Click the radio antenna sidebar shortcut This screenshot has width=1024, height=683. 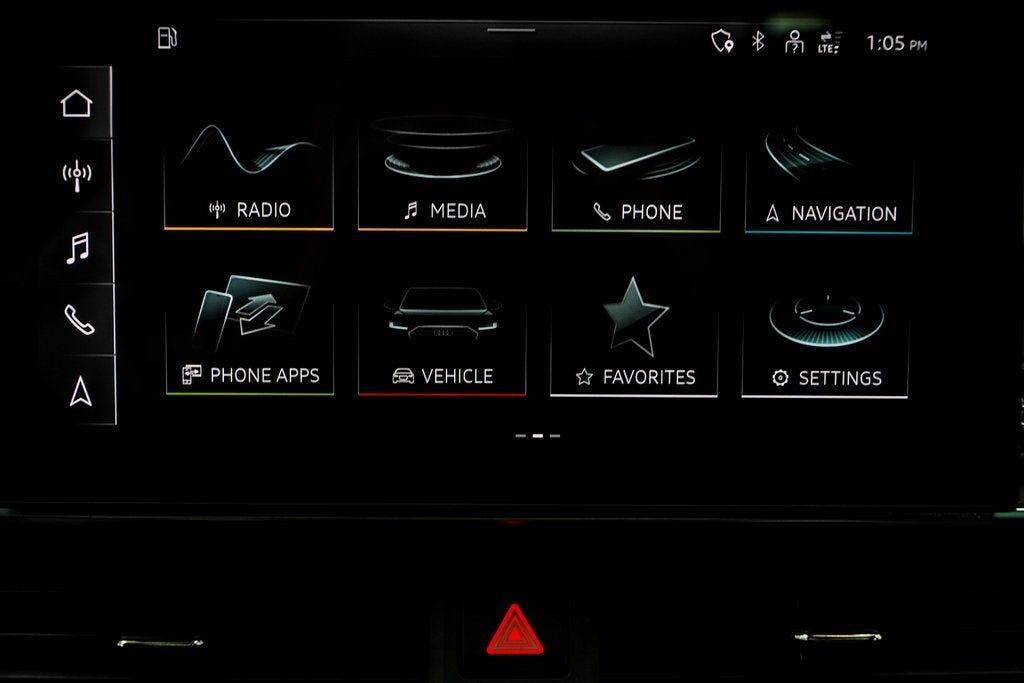coord(76,175)
